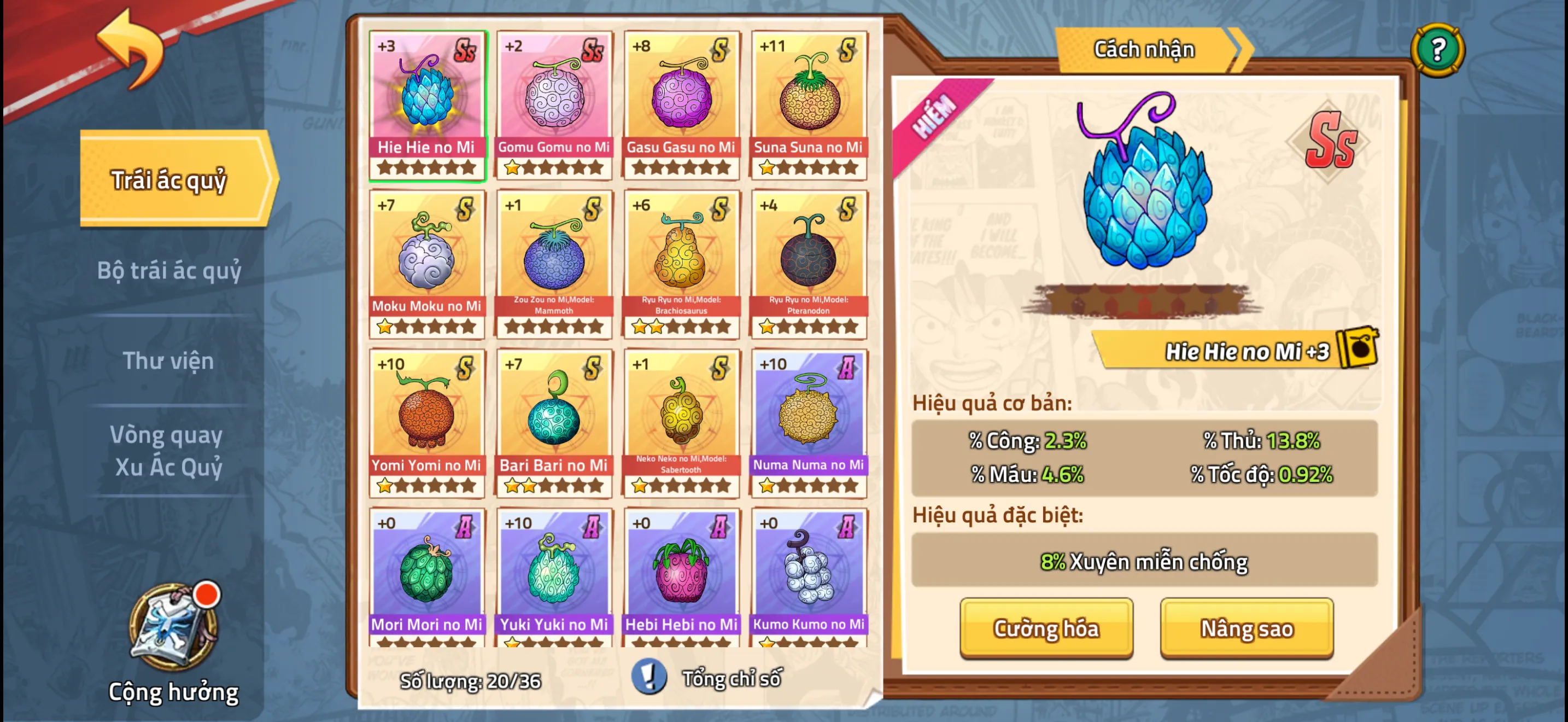This screenshot has width=1568, height=722.
Task: Switch to Bộ trái ác quỷ tab
Action: point(169,270)
